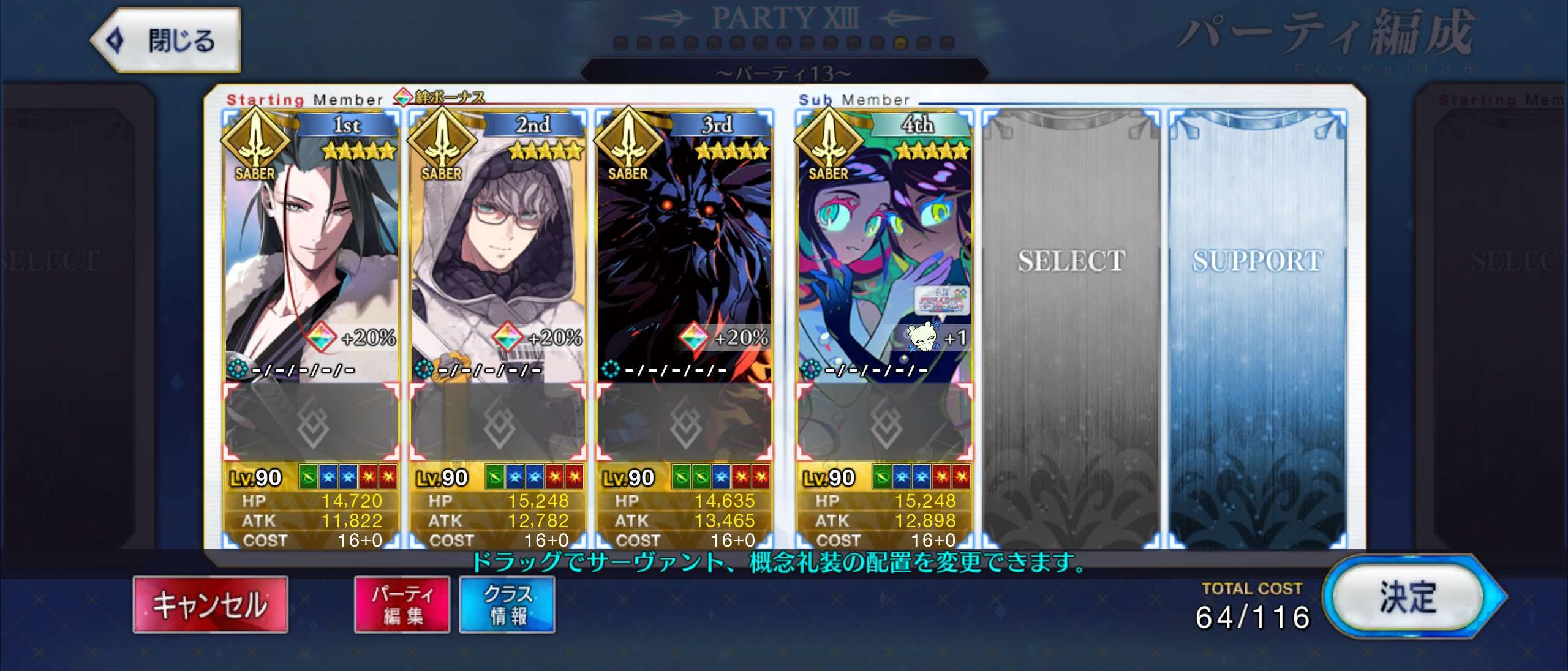Confirm the party with 決定
Screen dimensions: 1568x671
coord(1409,597)
